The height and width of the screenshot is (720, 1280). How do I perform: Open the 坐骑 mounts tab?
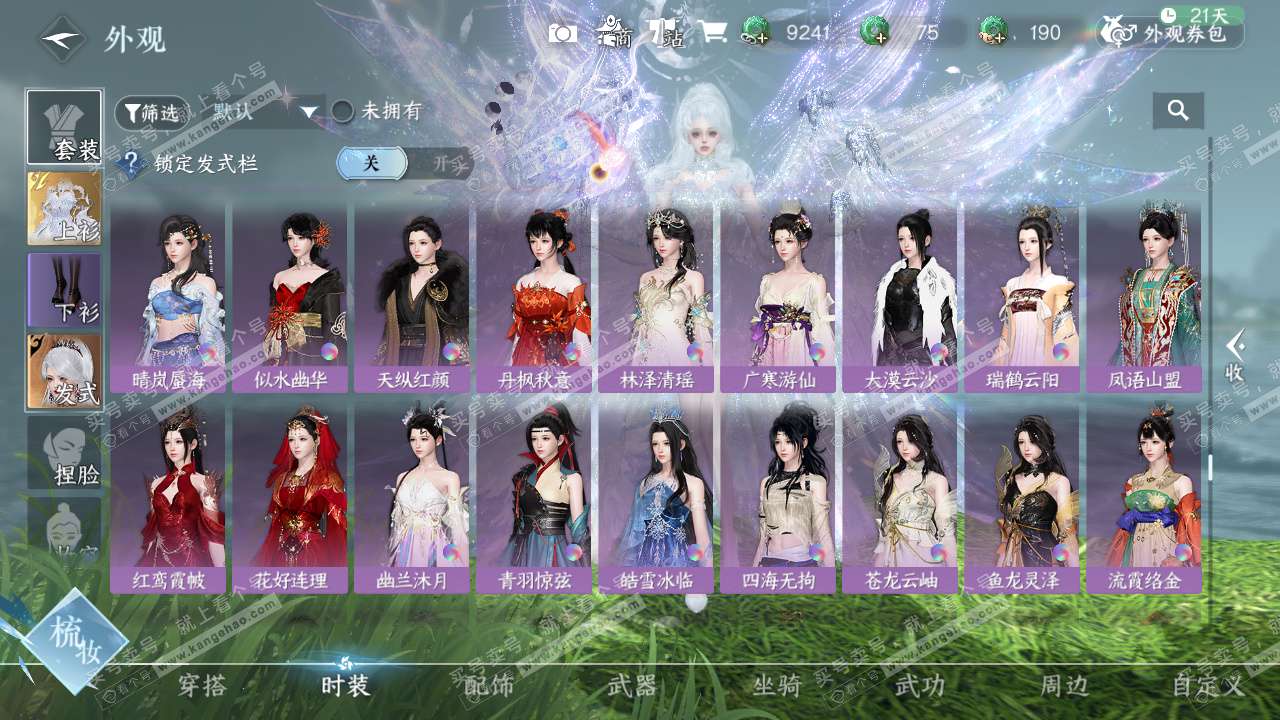pos(777,685)
